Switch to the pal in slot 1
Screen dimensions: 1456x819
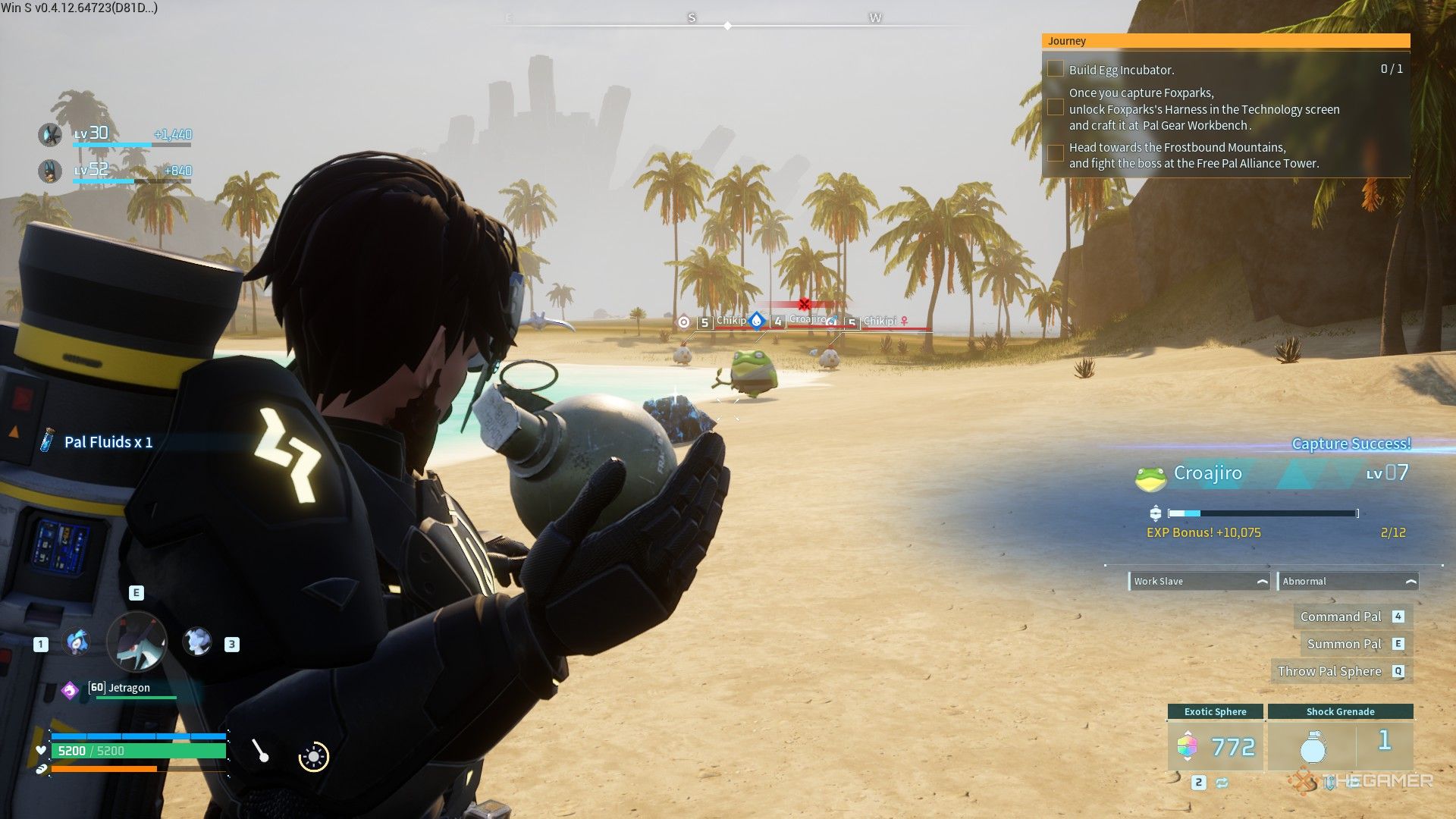[77, 643]
